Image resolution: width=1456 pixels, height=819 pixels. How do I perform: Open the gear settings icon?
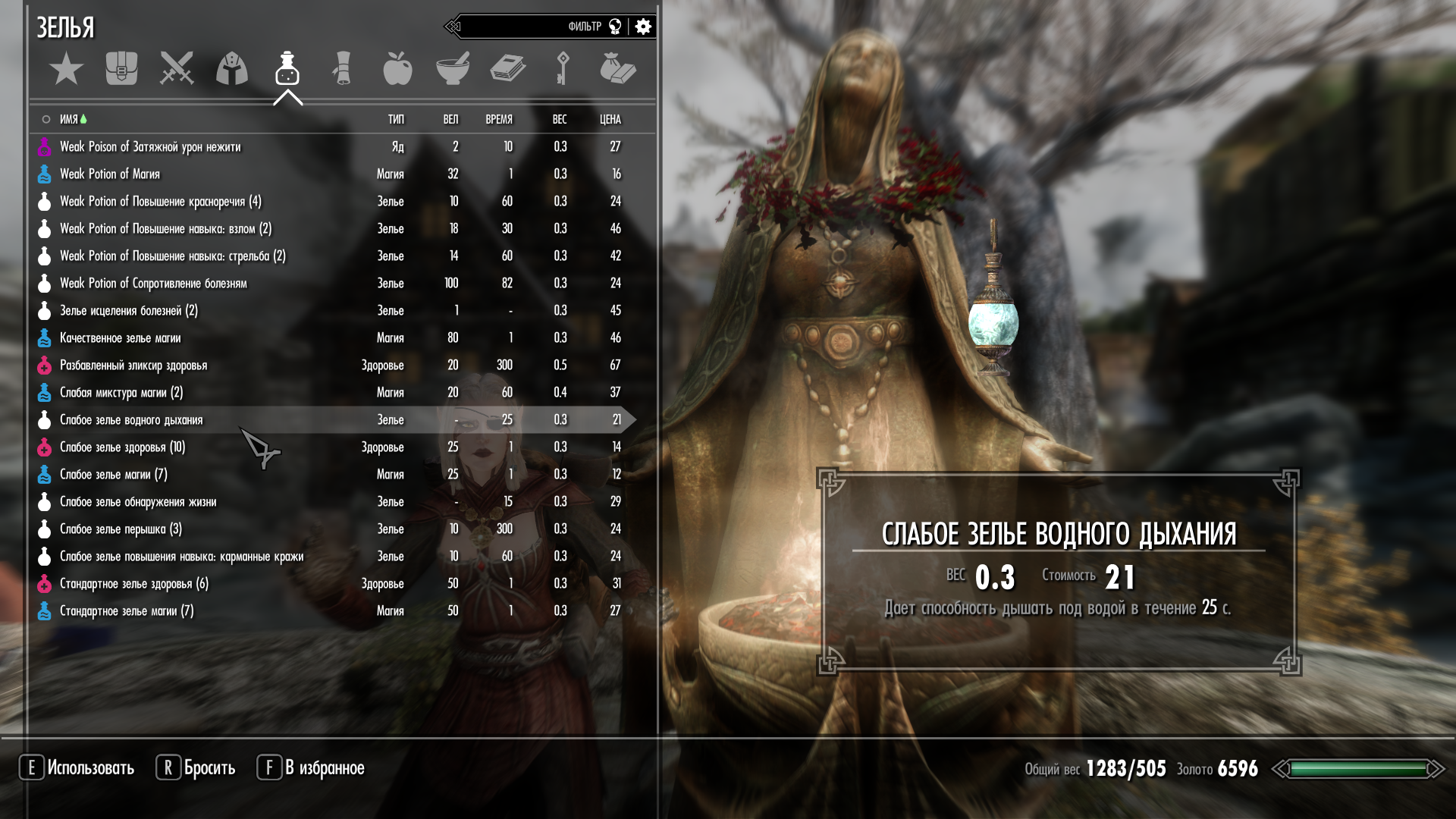(643, 27)
